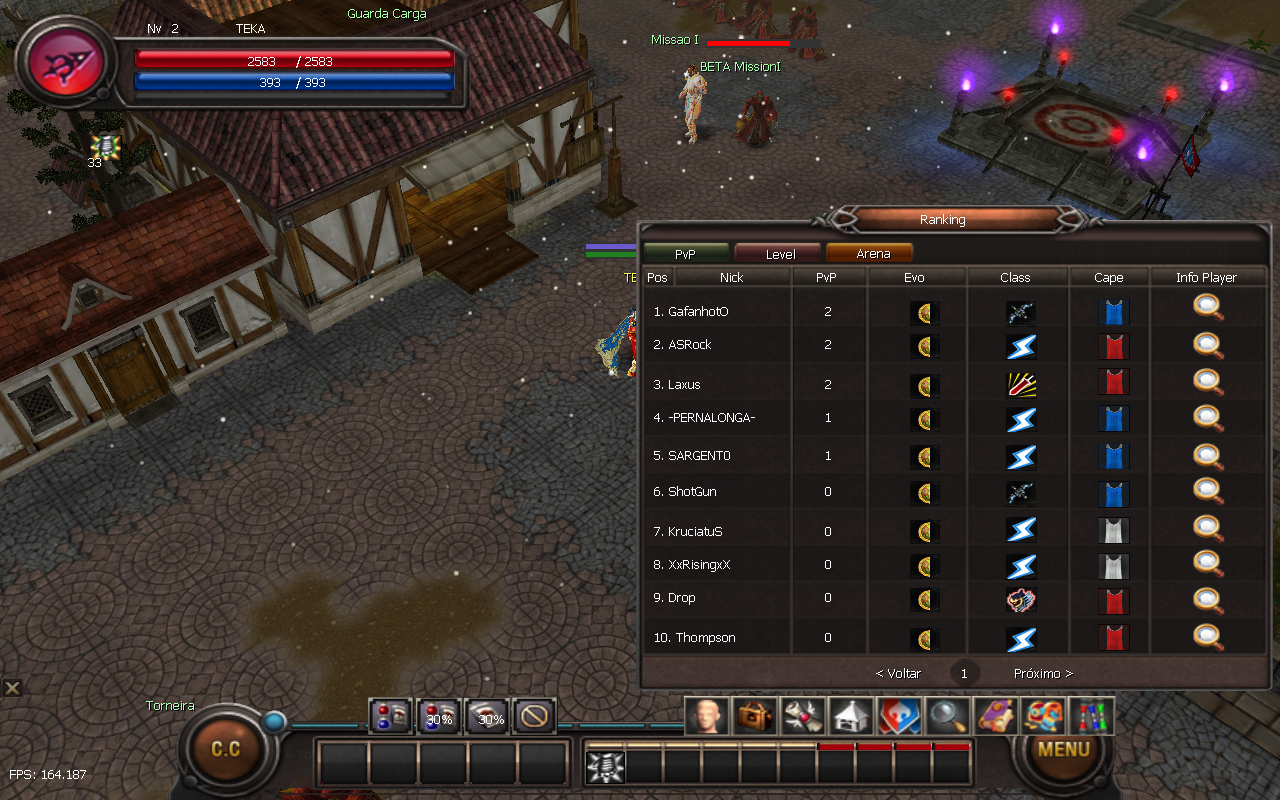Open the inventory suitcase icon

tap(754, 716)
